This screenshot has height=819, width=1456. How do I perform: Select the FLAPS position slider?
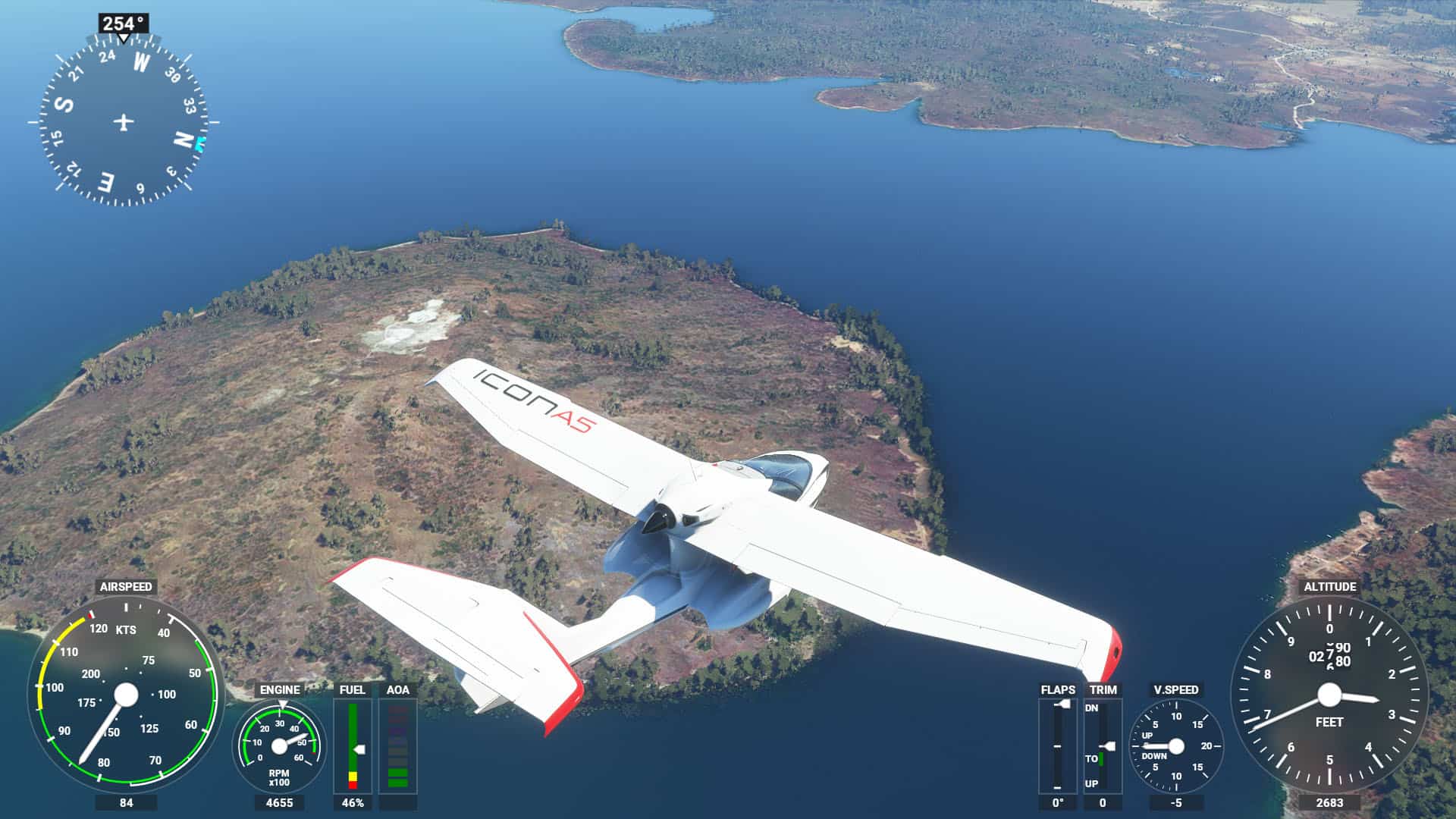tap(1058, 745)
